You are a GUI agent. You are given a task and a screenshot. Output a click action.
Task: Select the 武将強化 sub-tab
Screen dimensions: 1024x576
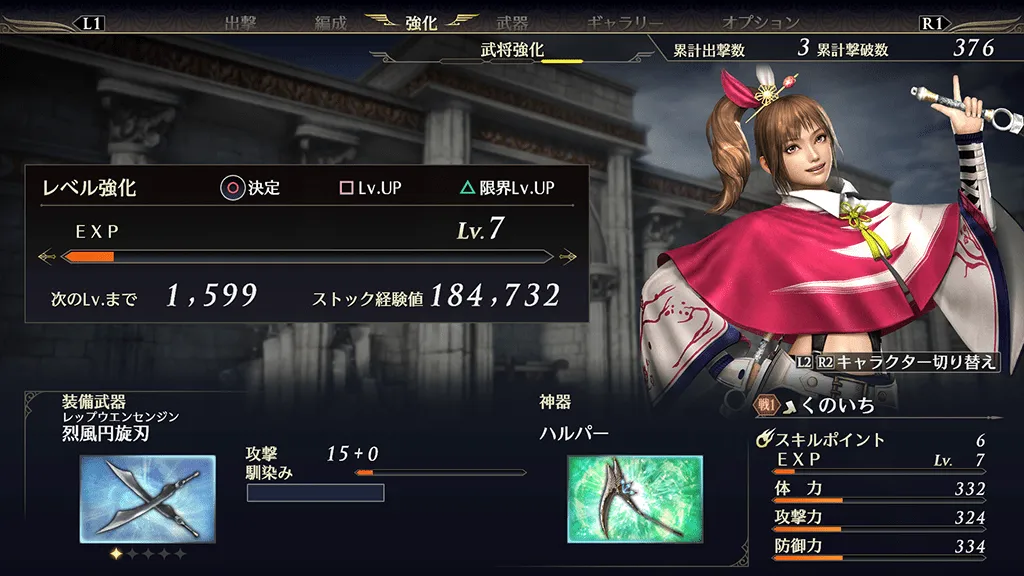512,49
